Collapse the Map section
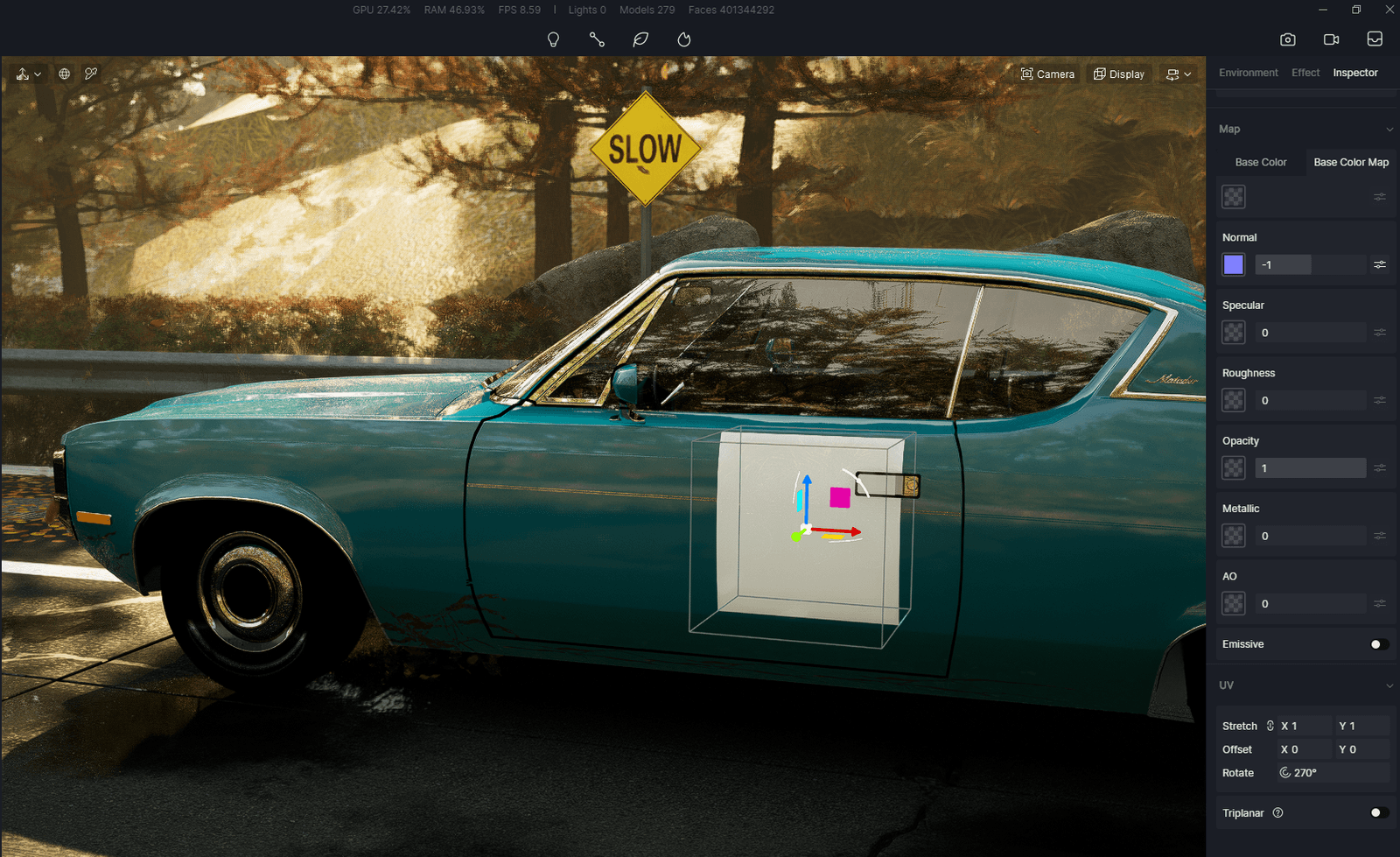 1389,129
